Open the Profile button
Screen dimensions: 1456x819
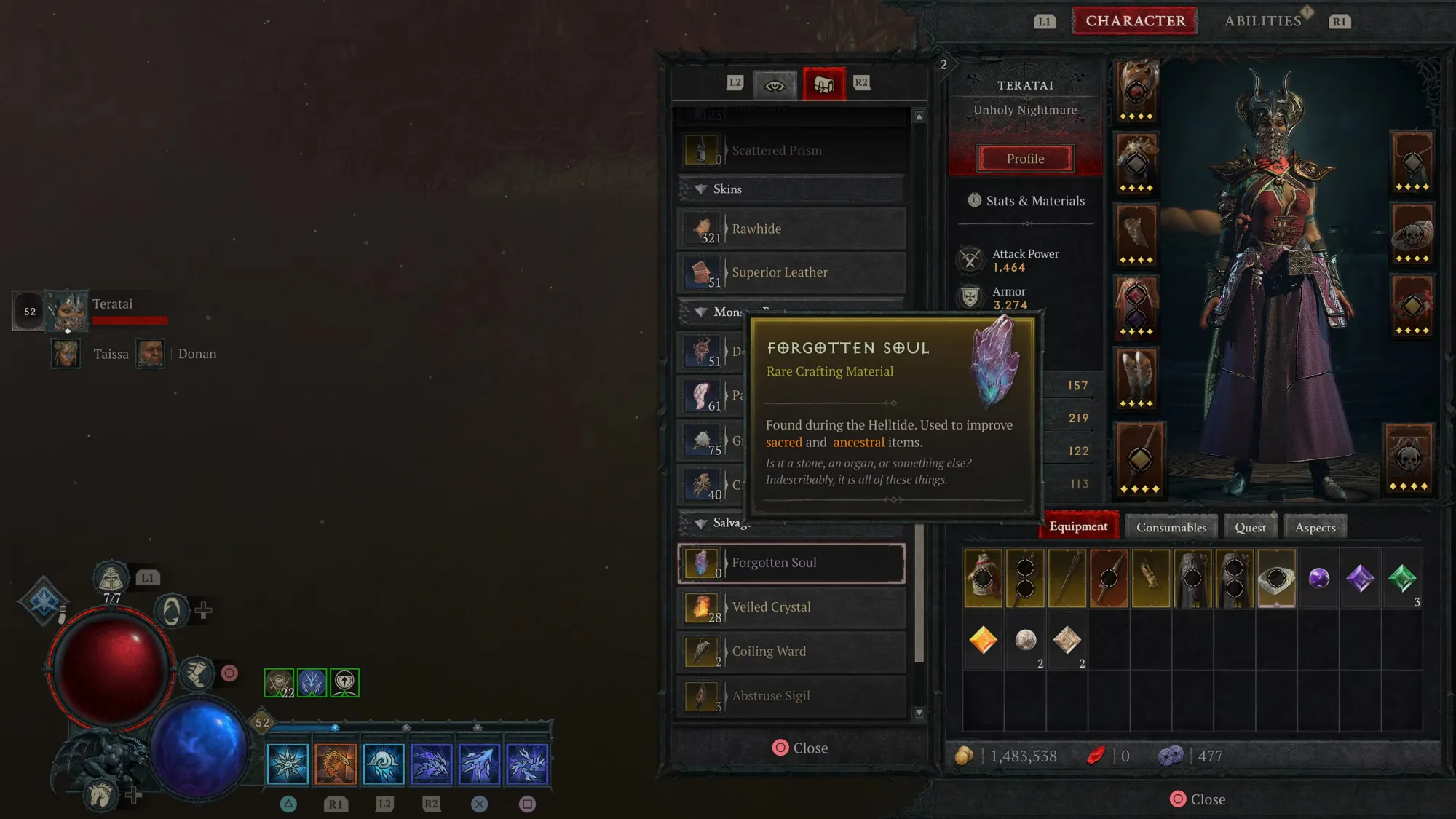tap(1025, 159)
